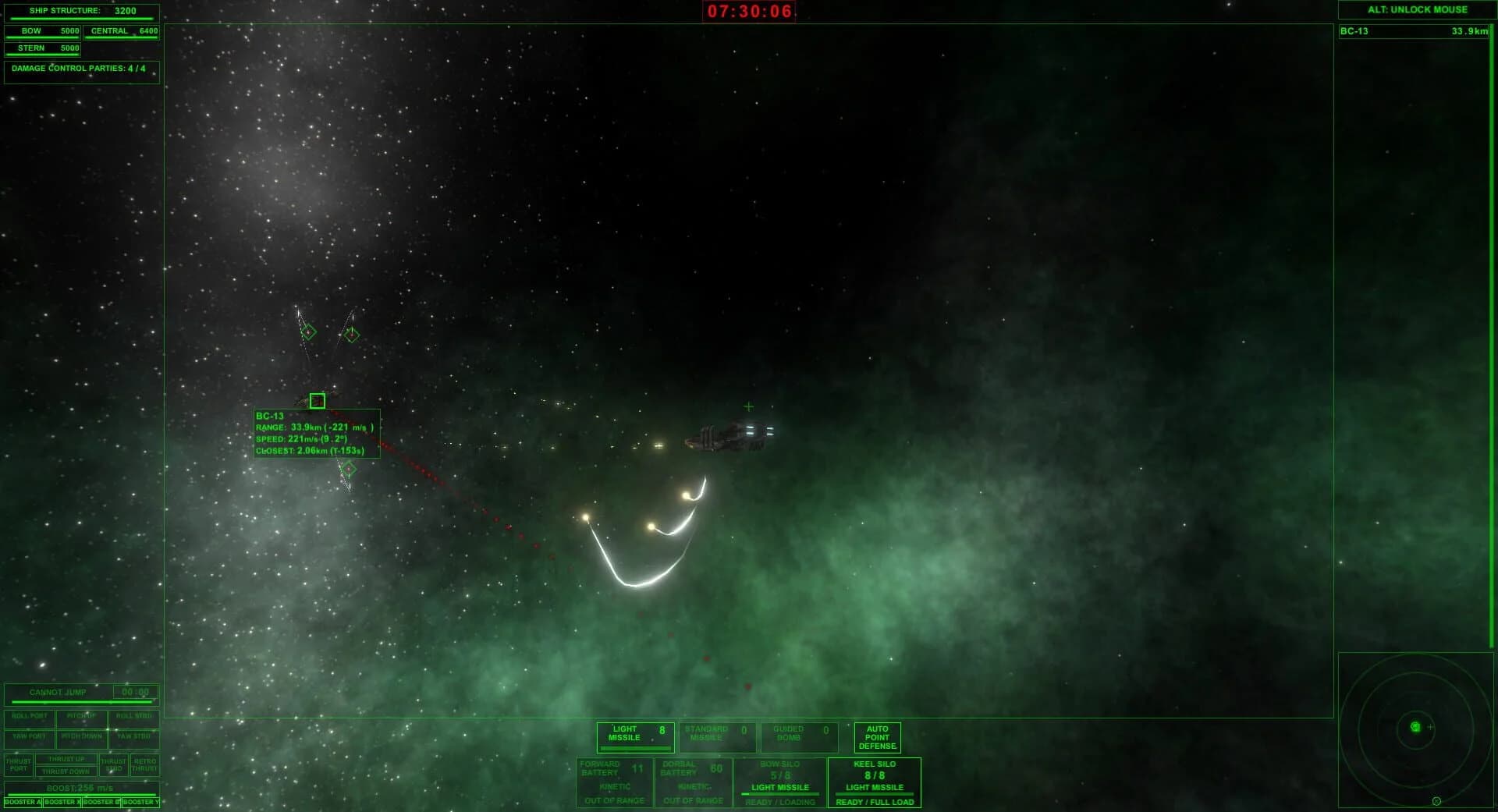Click the BC-13 target bracket
This screenshot has width=1498, height=812.
318,400
